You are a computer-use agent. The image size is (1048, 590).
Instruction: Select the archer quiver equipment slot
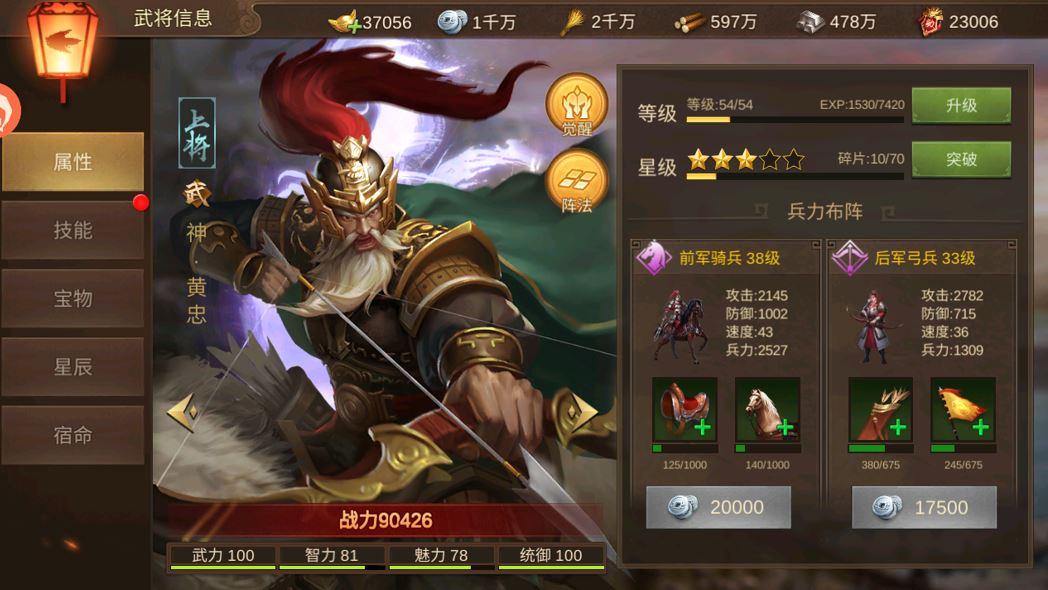click(x=880, y=409)
